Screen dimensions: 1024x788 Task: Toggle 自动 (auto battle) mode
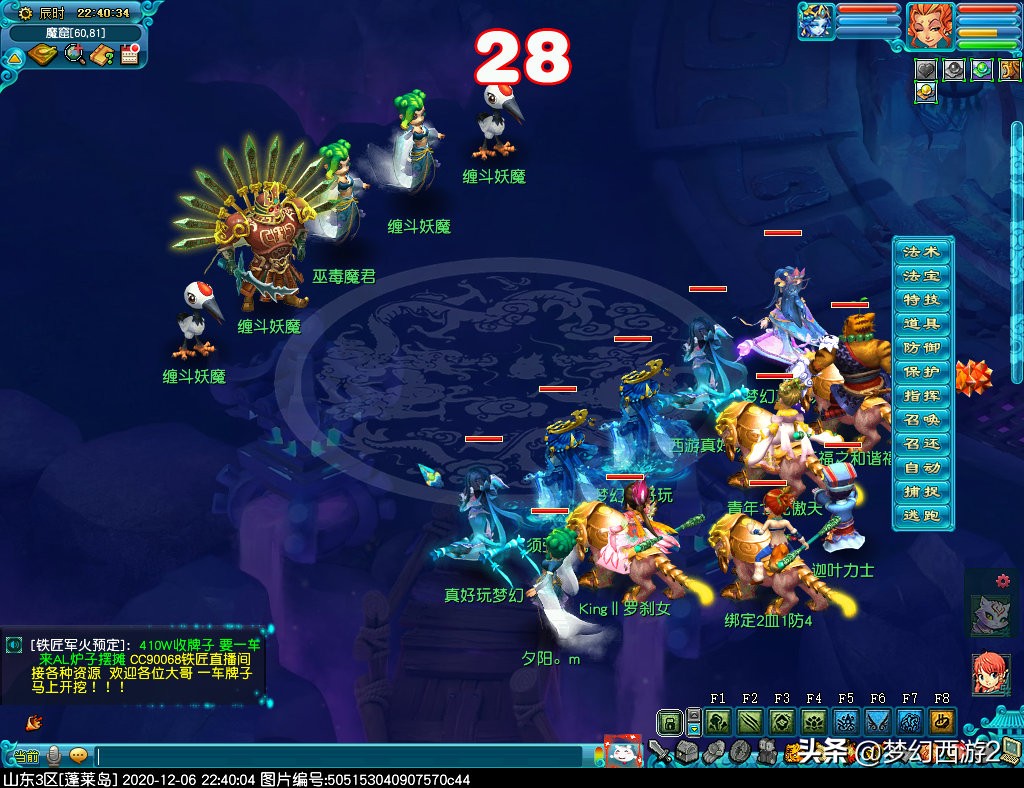921,467
